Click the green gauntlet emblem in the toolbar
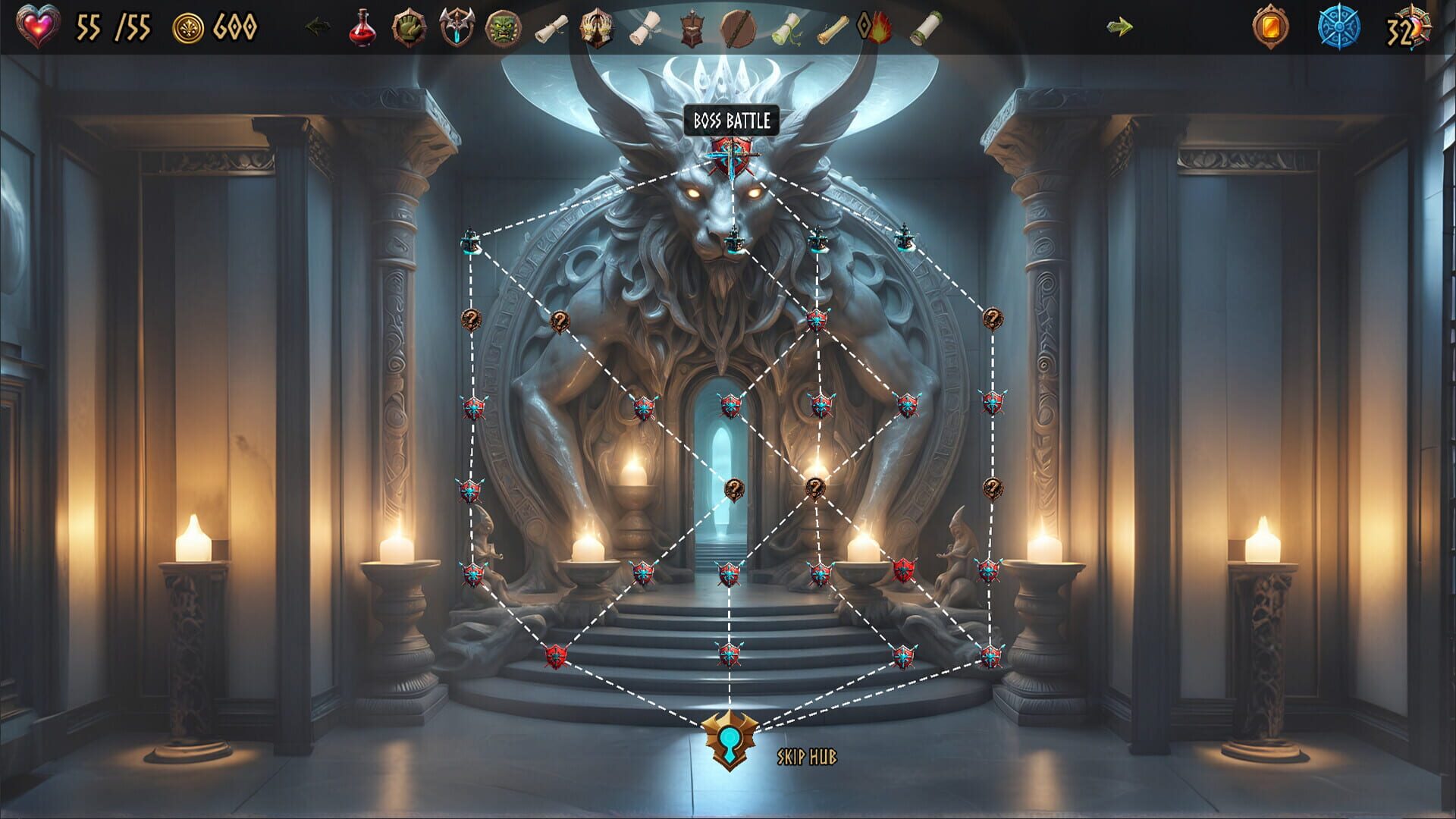The width and height of the screenshot is (1456, 819). tap(408, 25)
